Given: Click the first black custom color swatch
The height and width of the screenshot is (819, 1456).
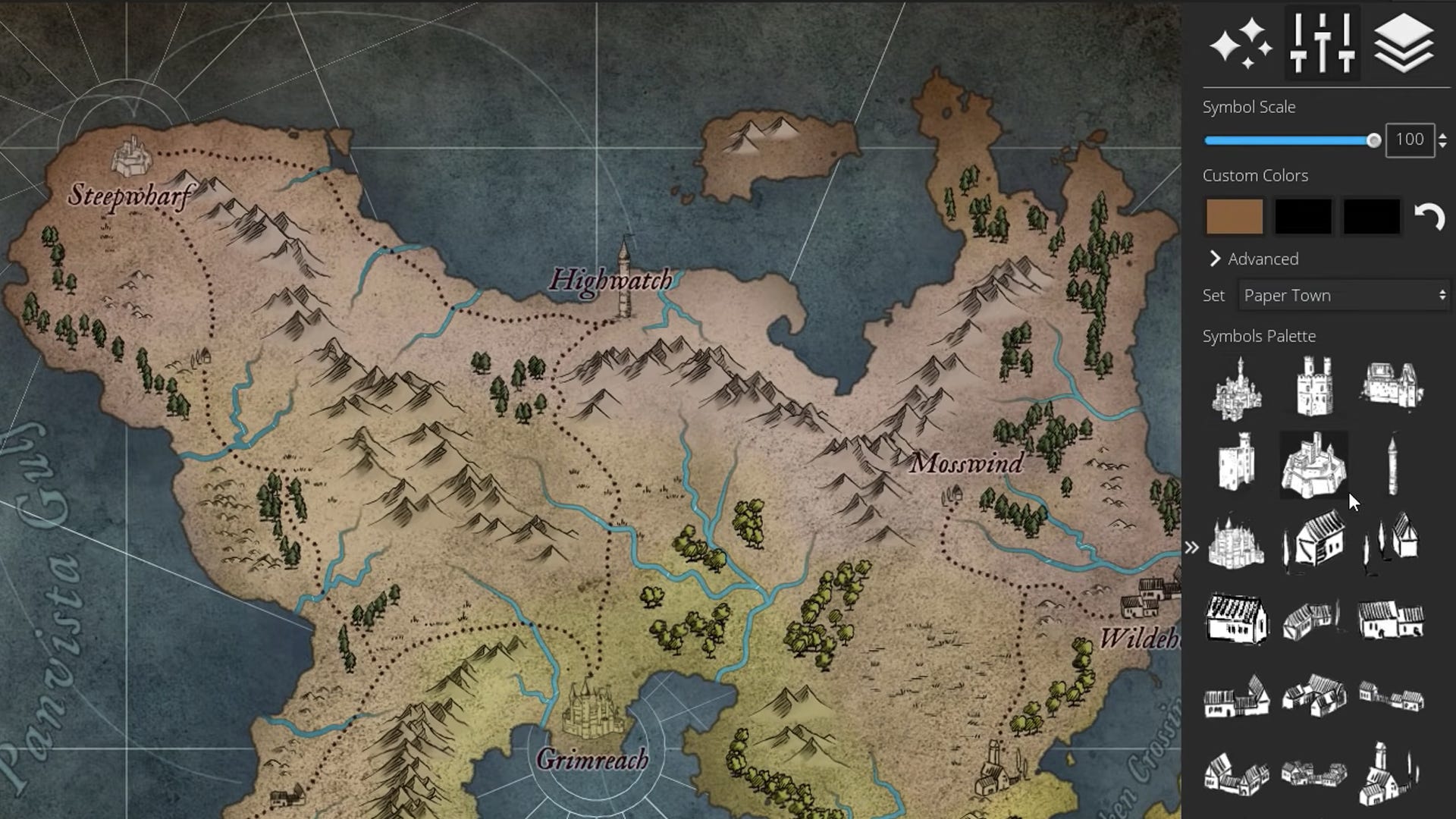Looking at the screenshot, I should (x=1304, y=217).
